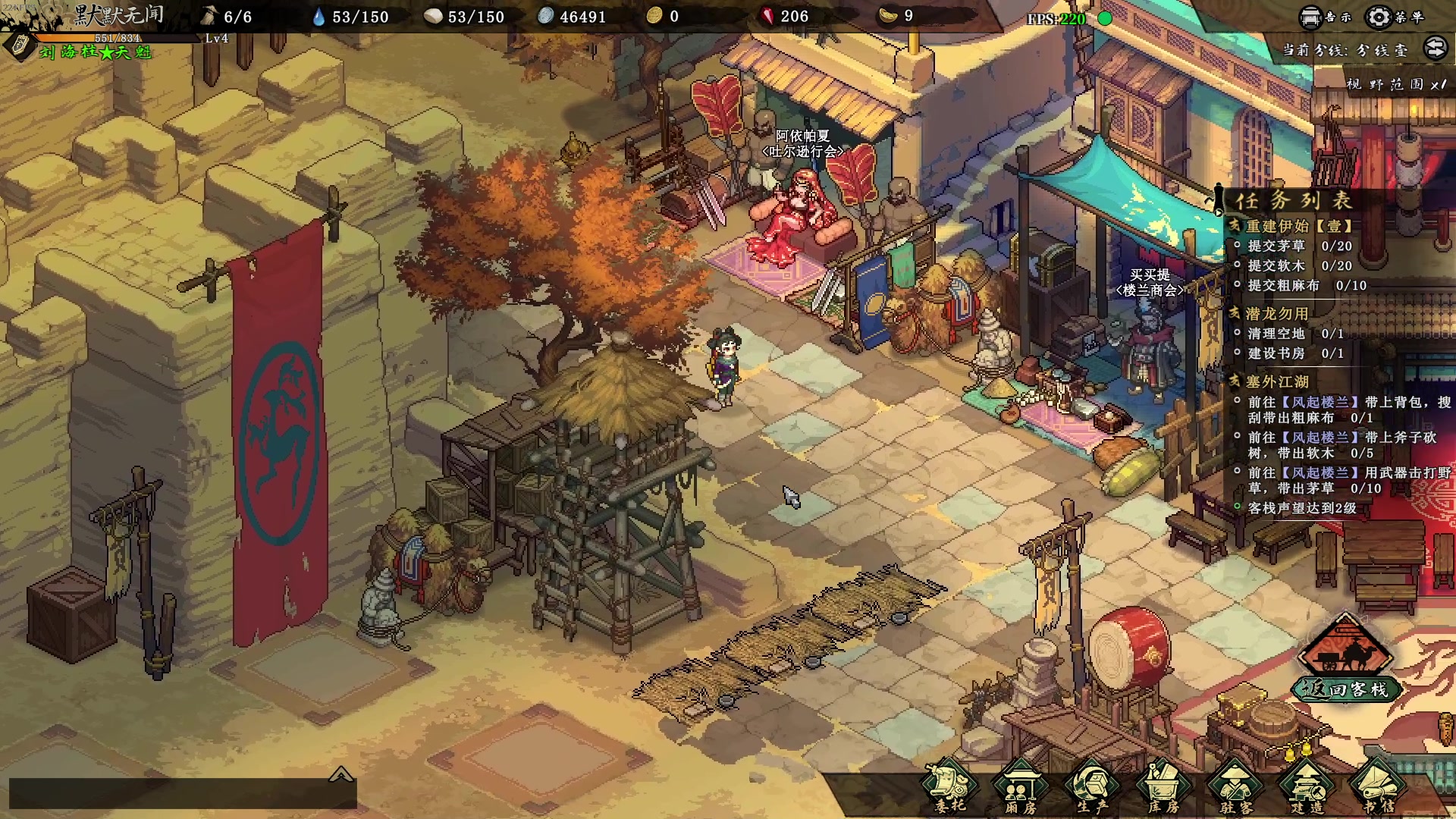1456x819 pixels.
Task: Open the 厢房 guest rooms panel
Action: [1021, 789]
